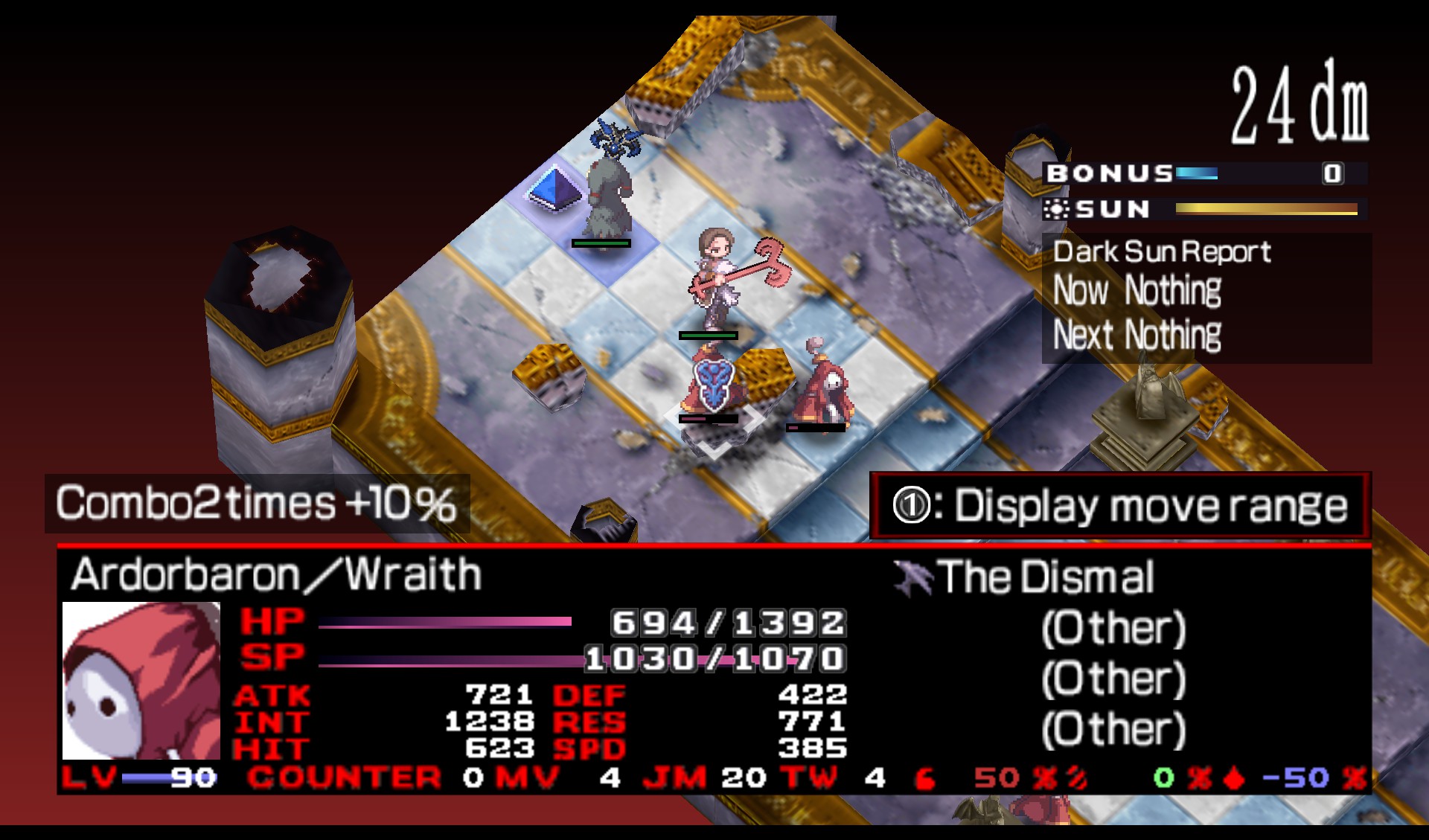Select the Wraith under the tile cursor
Image resolution: width=1429 pixels, height=840 pixels.
[x=711, y=387]
